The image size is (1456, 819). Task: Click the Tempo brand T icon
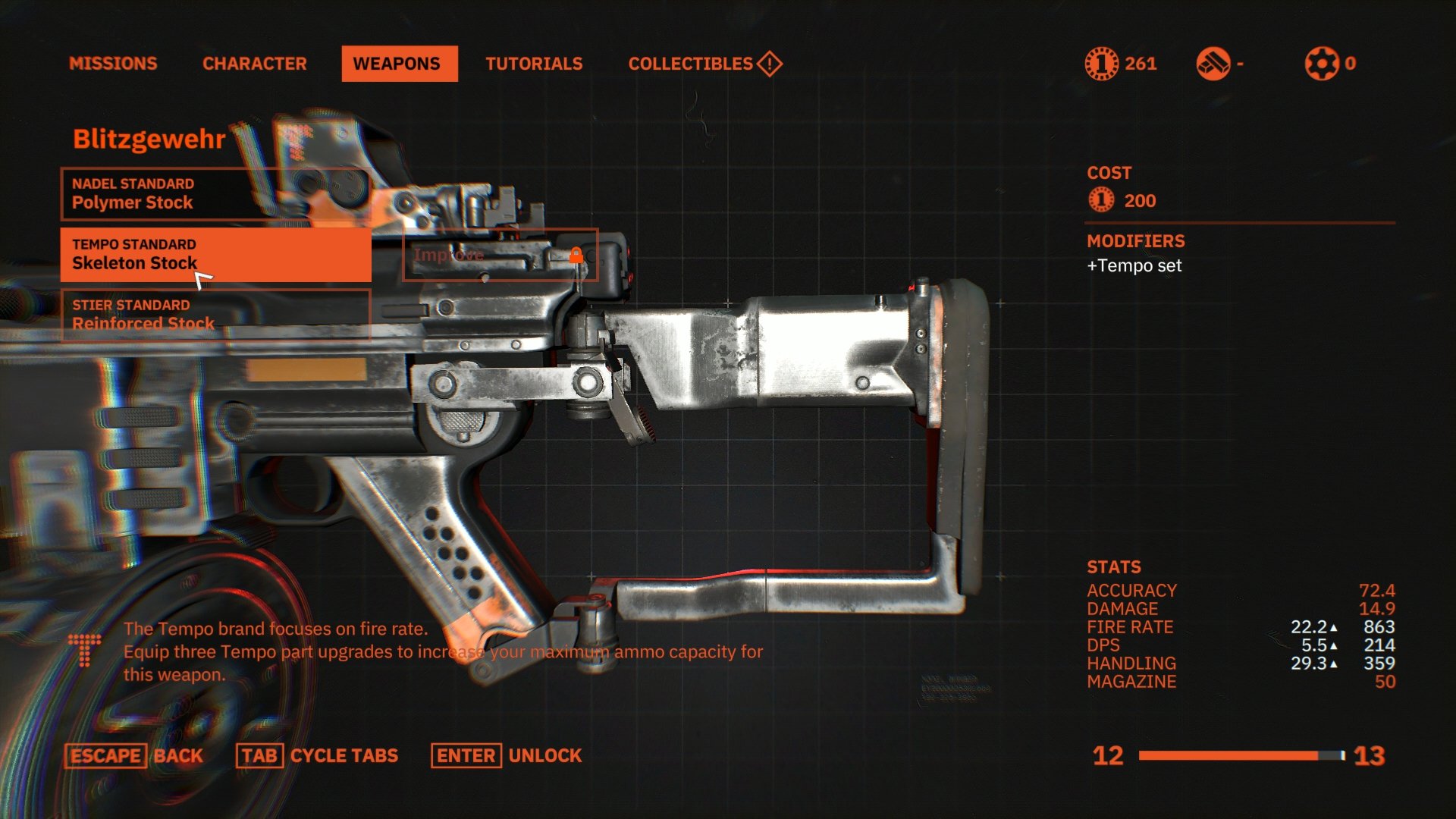(x=83, y=651)
